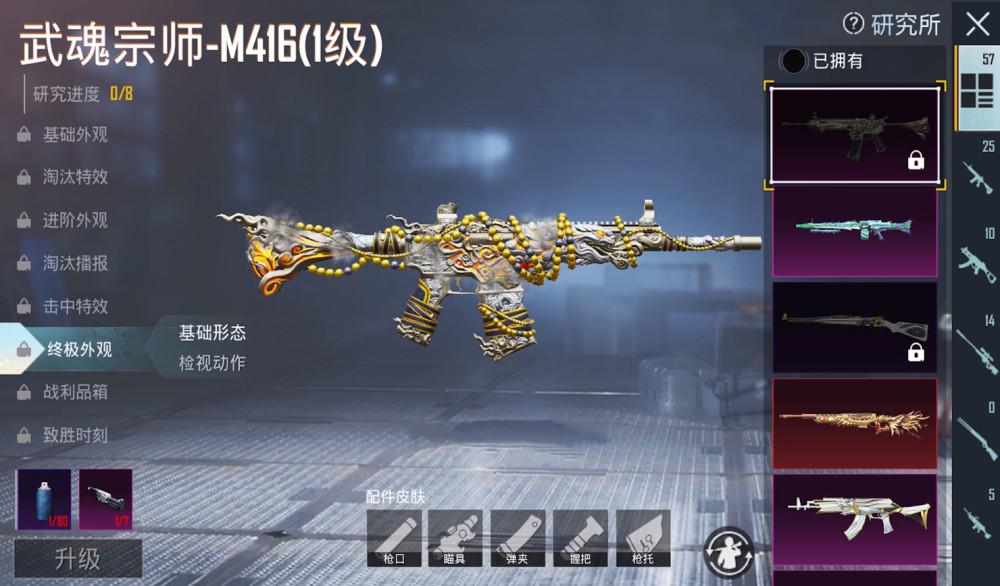The width and height of the screenshot is (1000, 586).
Task: Select the 弹夹 magazine attachment skin
Action: coord(518,538)
